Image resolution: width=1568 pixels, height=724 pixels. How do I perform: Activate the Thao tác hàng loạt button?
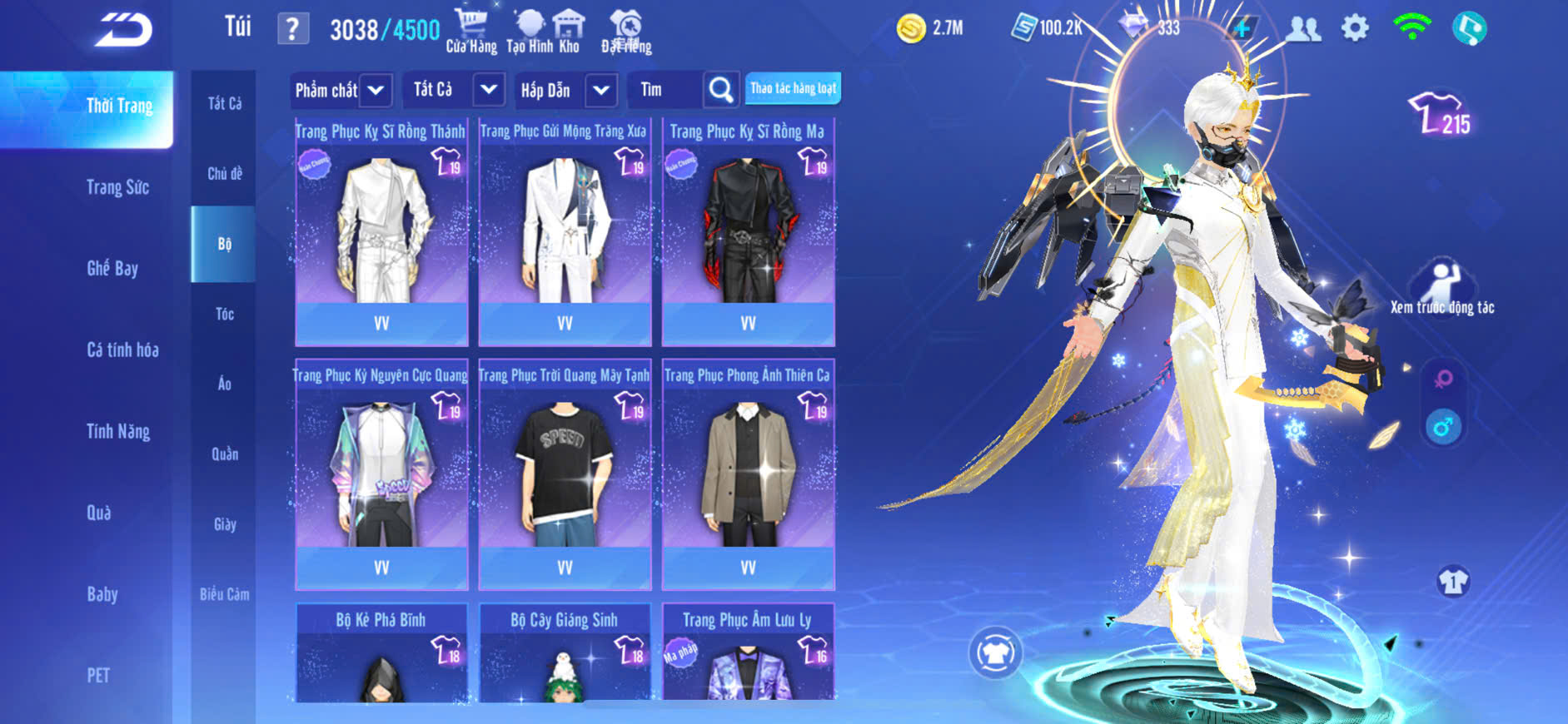(793, 88)
